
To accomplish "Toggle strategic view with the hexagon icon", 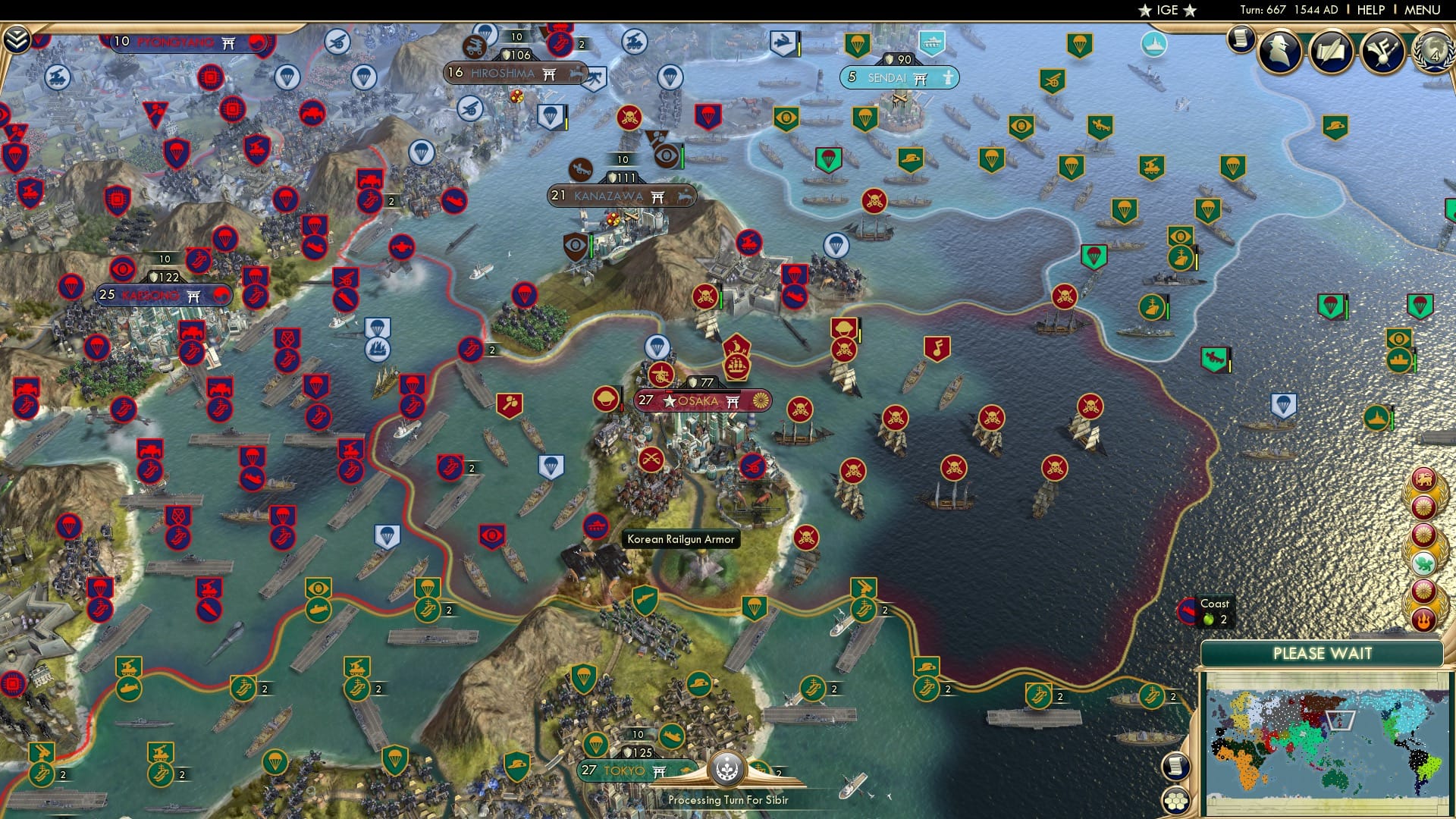I will (x=1175, y=802).
